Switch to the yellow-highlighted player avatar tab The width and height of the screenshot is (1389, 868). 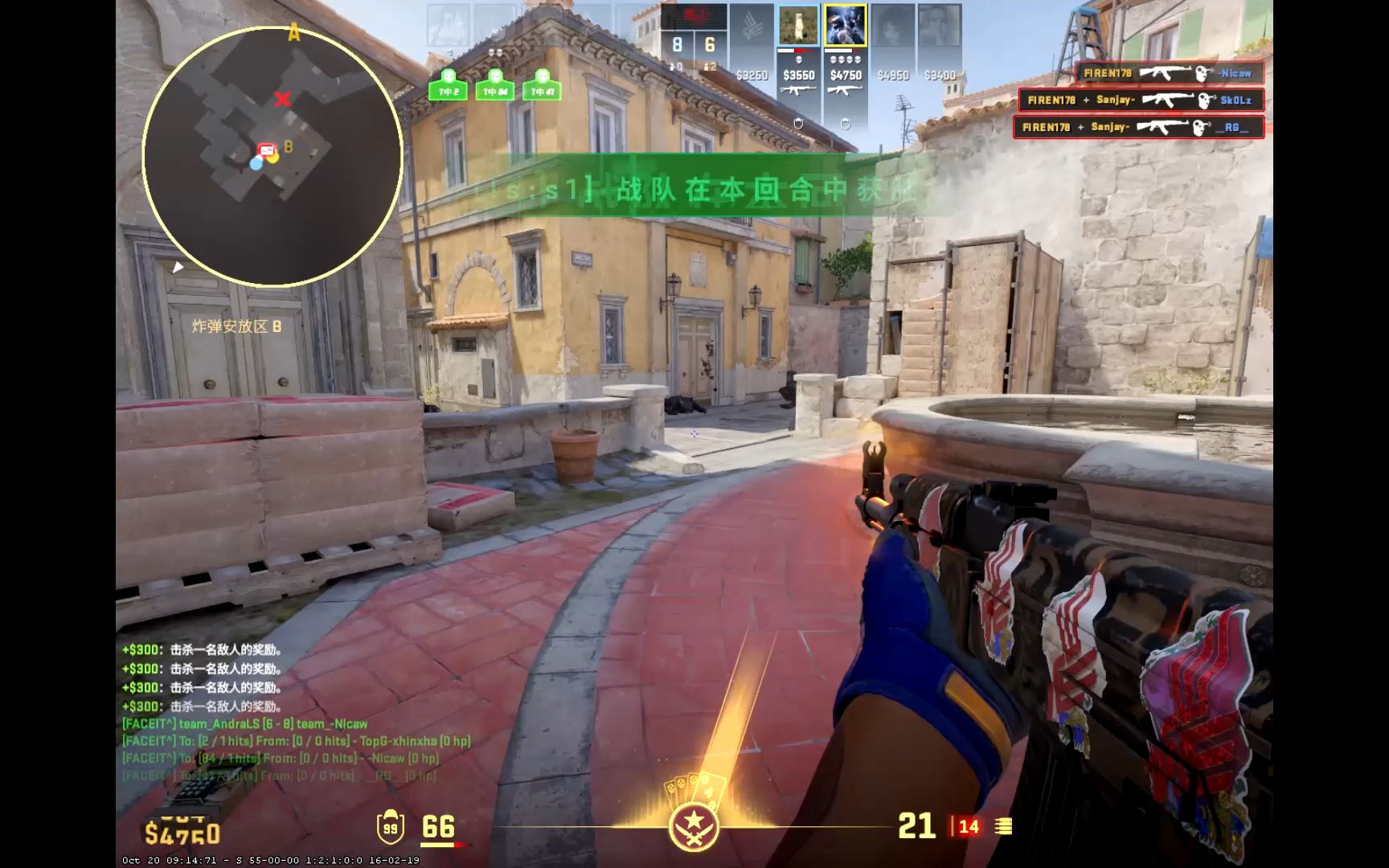[x=844, y=27]
